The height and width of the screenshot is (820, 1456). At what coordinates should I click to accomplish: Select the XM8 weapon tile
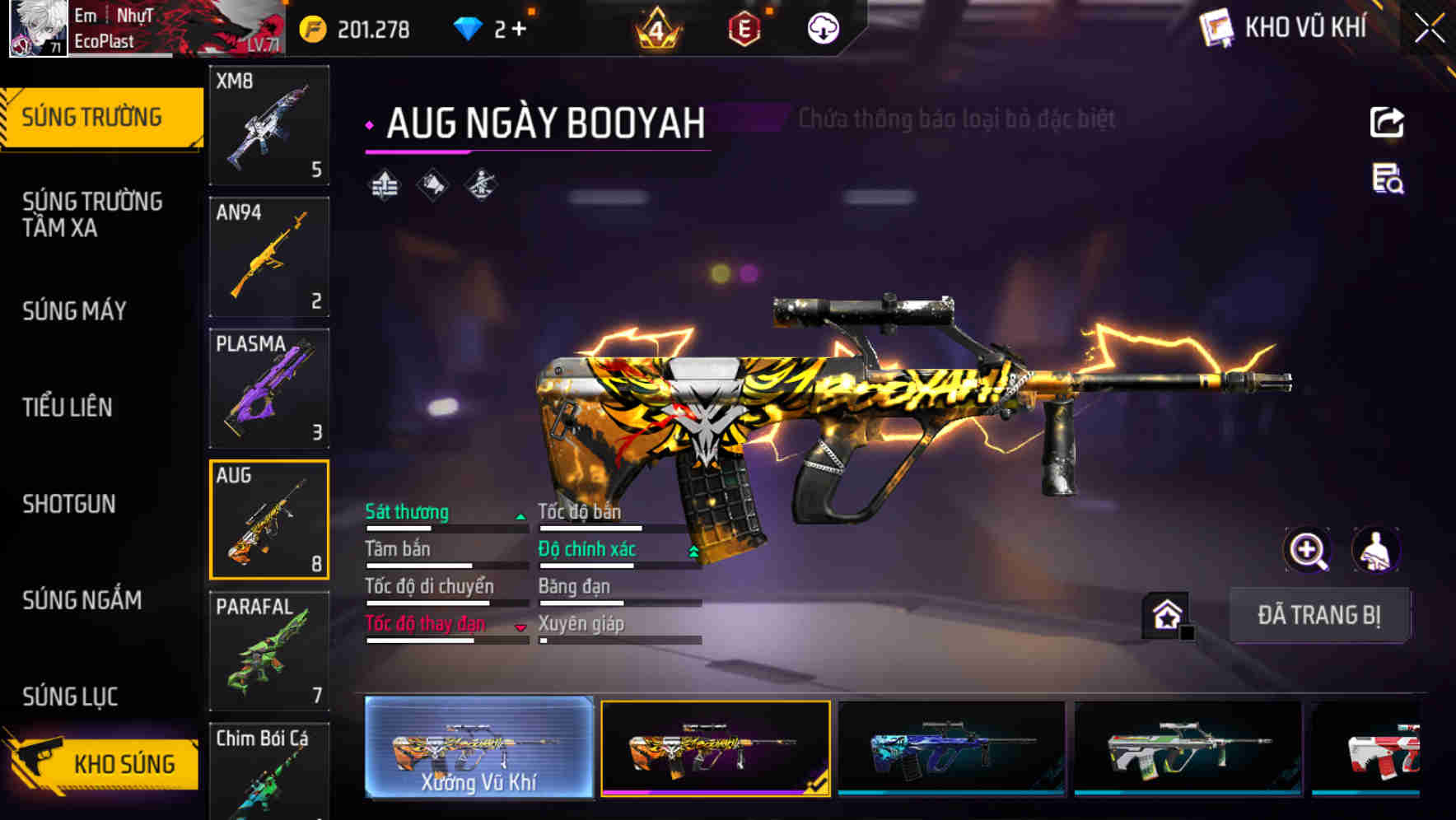pos(269,125)
